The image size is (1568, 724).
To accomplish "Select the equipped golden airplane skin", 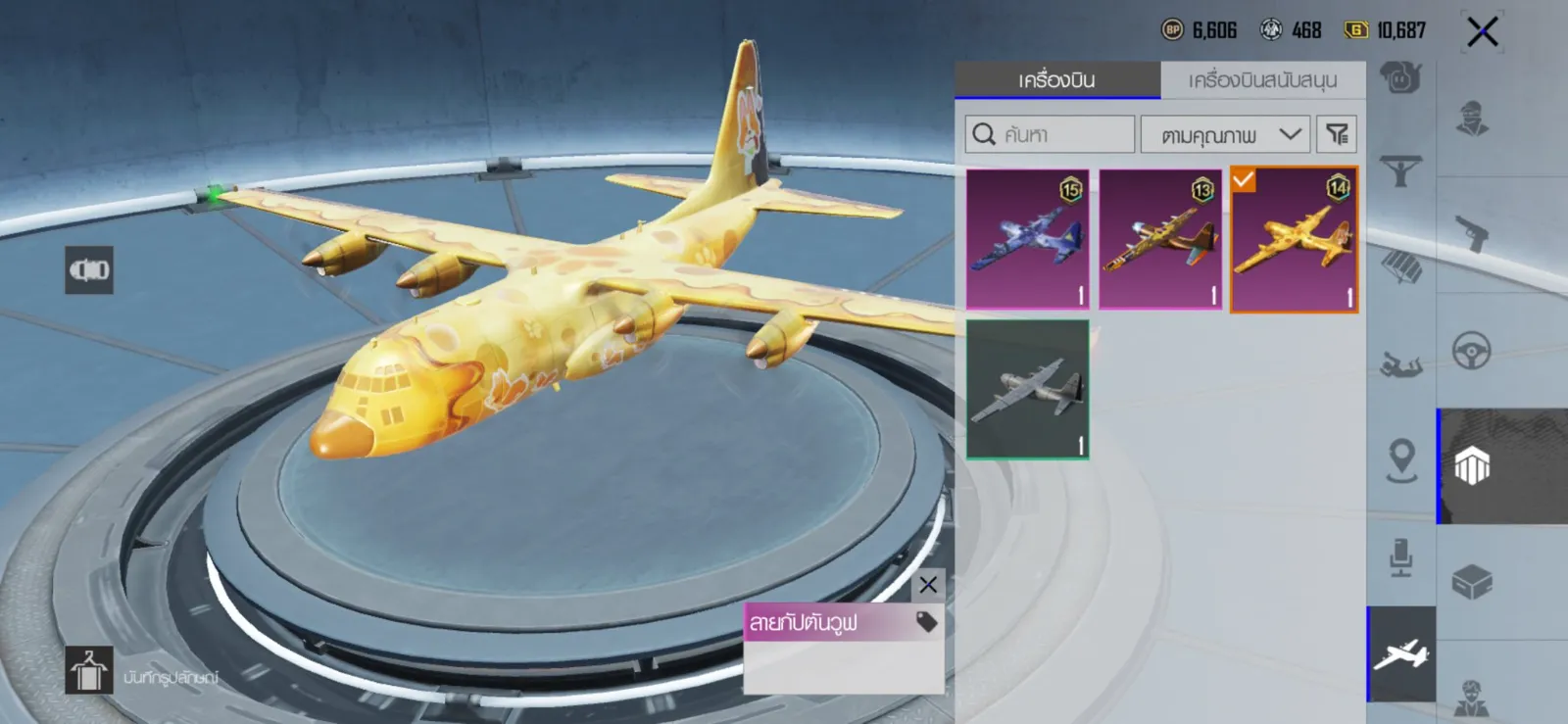I will [1294, 239].
